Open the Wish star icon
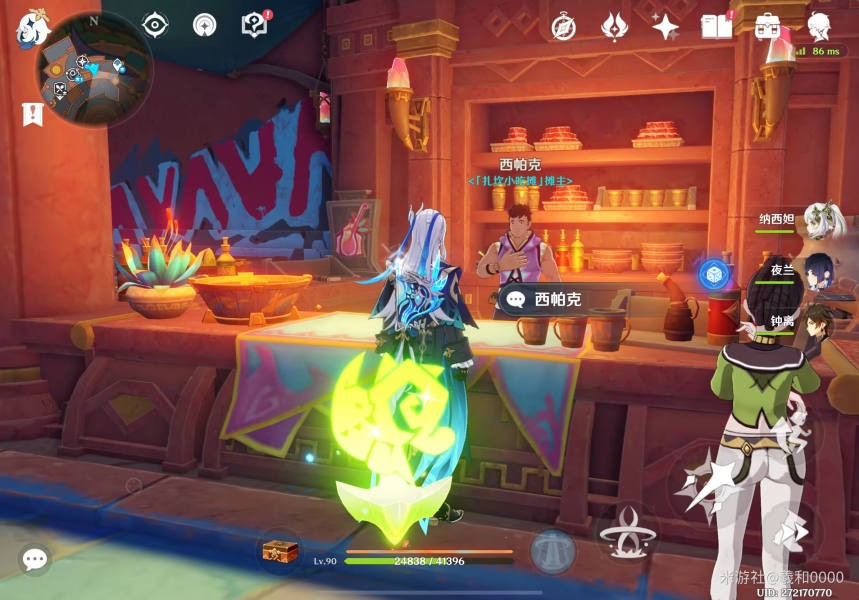 (x=665, y=27)
